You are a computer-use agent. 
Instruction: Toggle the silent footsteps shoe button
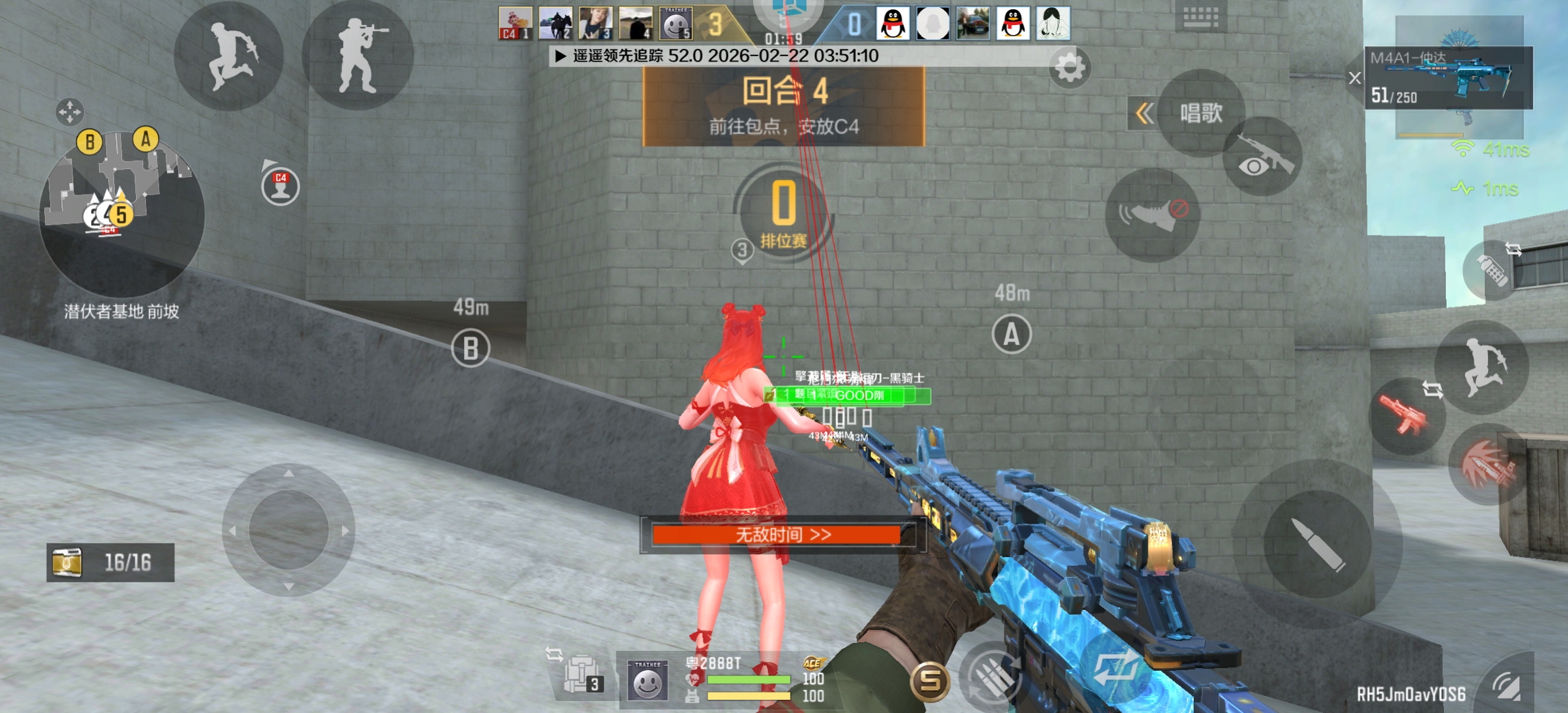point(1152,215)
